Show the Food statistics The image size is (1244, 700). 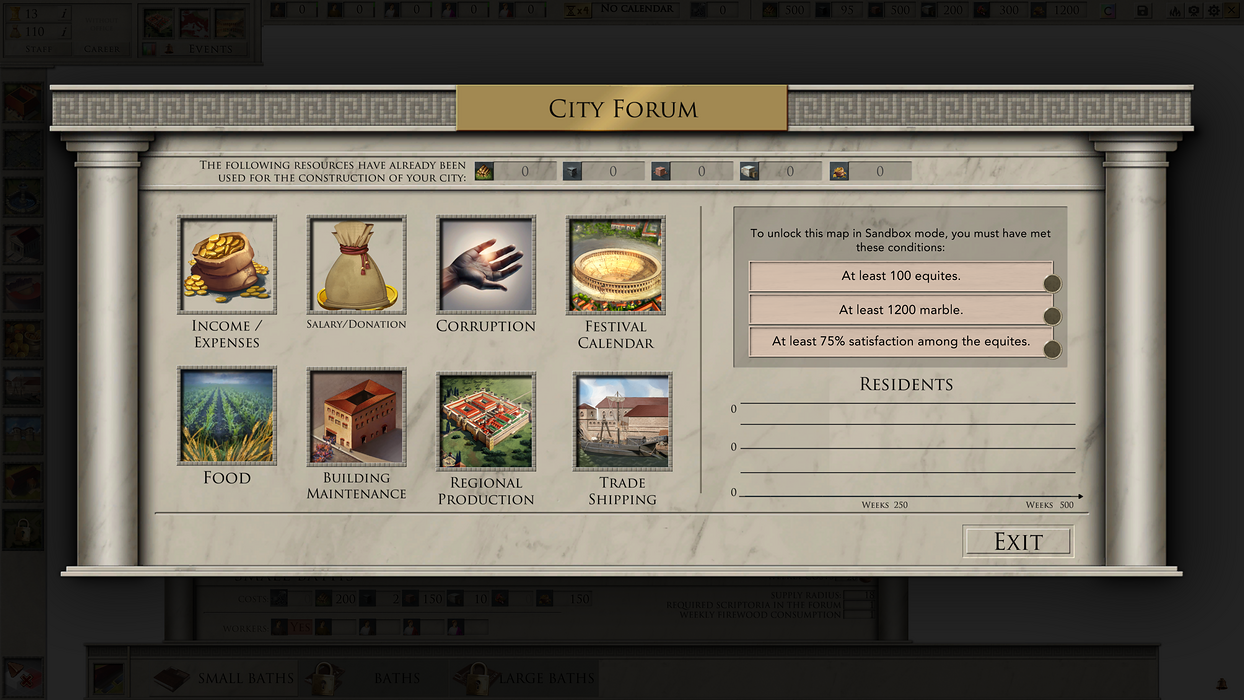227,416
